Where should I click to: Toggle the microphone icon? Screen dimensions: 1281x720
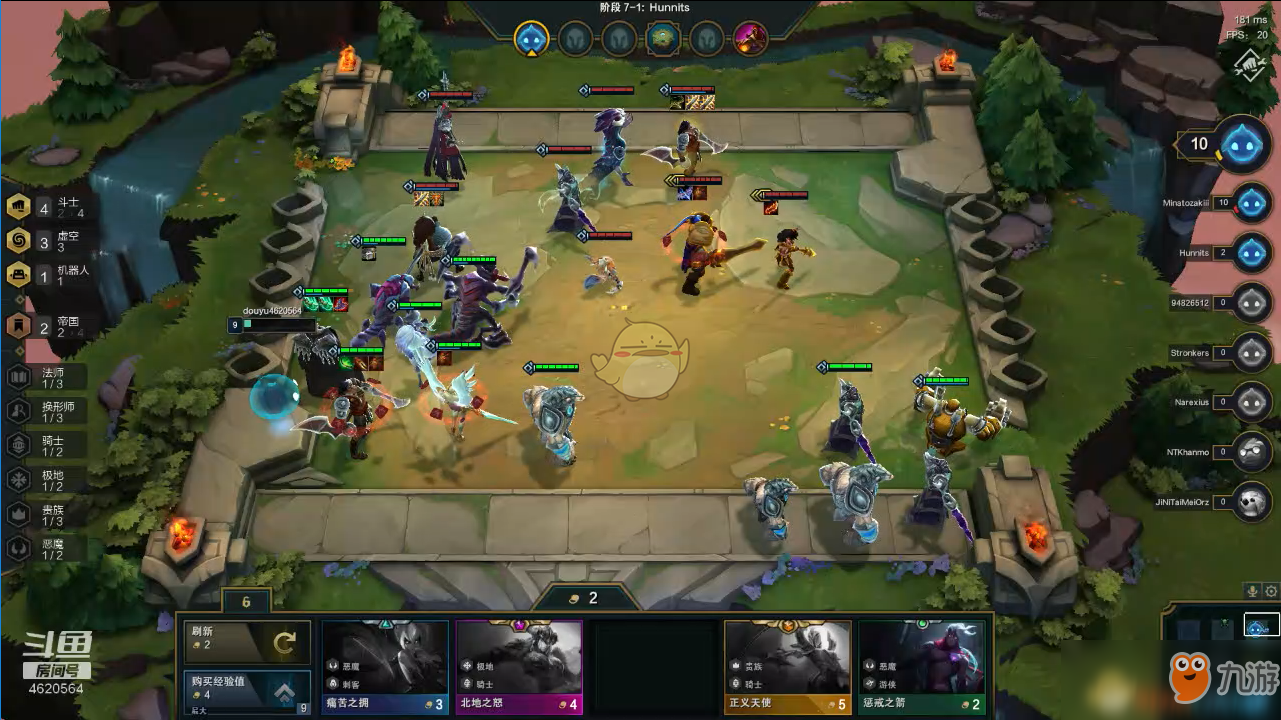coord(1251,591)
